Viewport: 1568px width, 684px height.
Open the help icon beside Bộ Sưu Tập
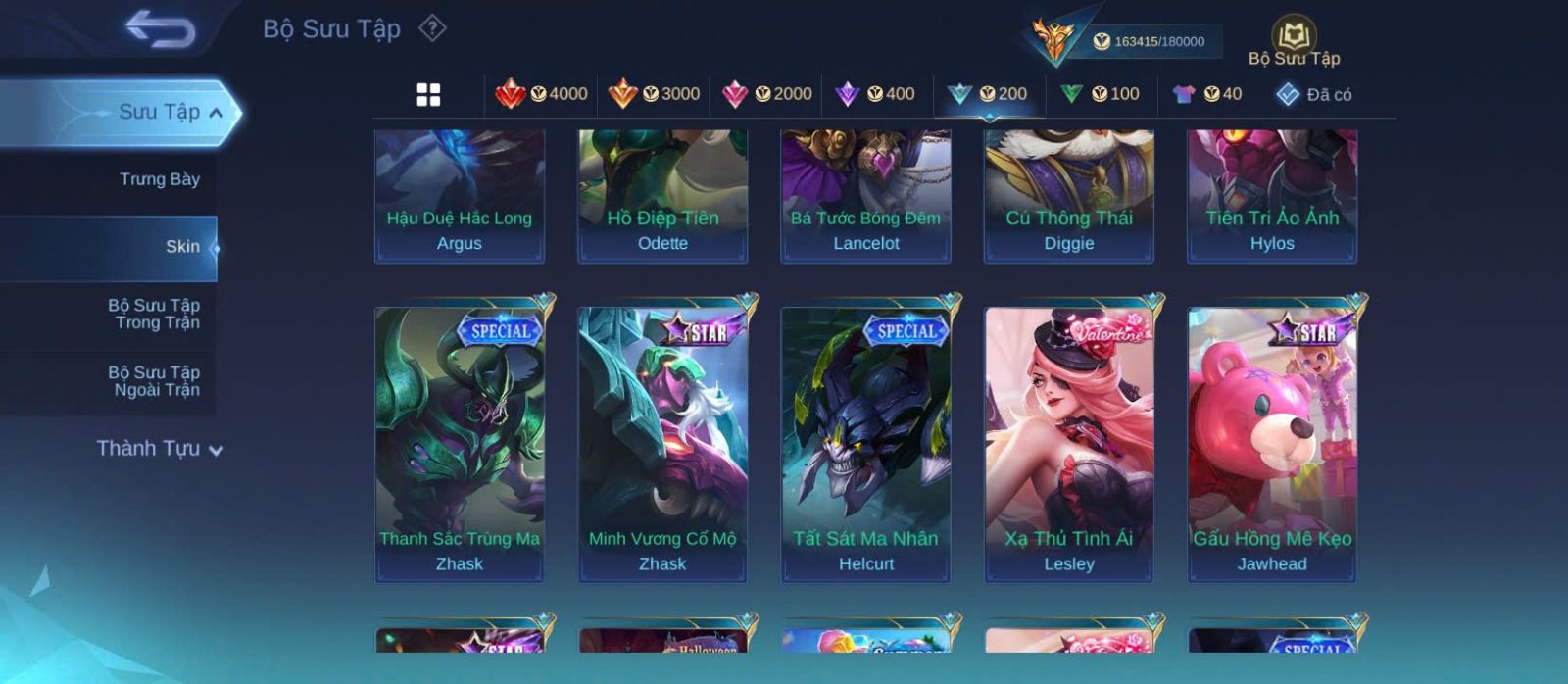coord(432,28)
